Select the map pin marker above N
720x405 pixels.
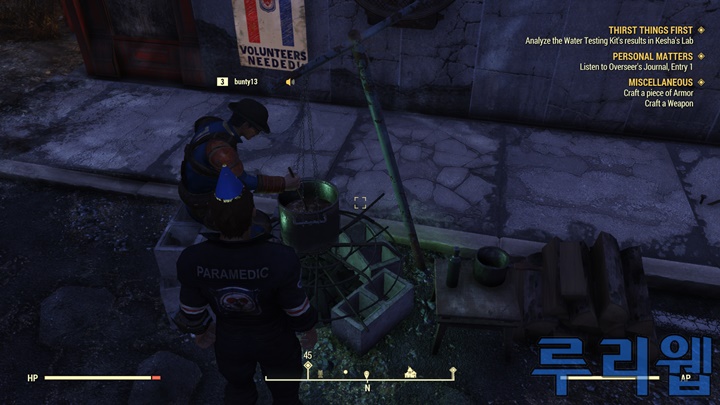(x=367, y=373)
